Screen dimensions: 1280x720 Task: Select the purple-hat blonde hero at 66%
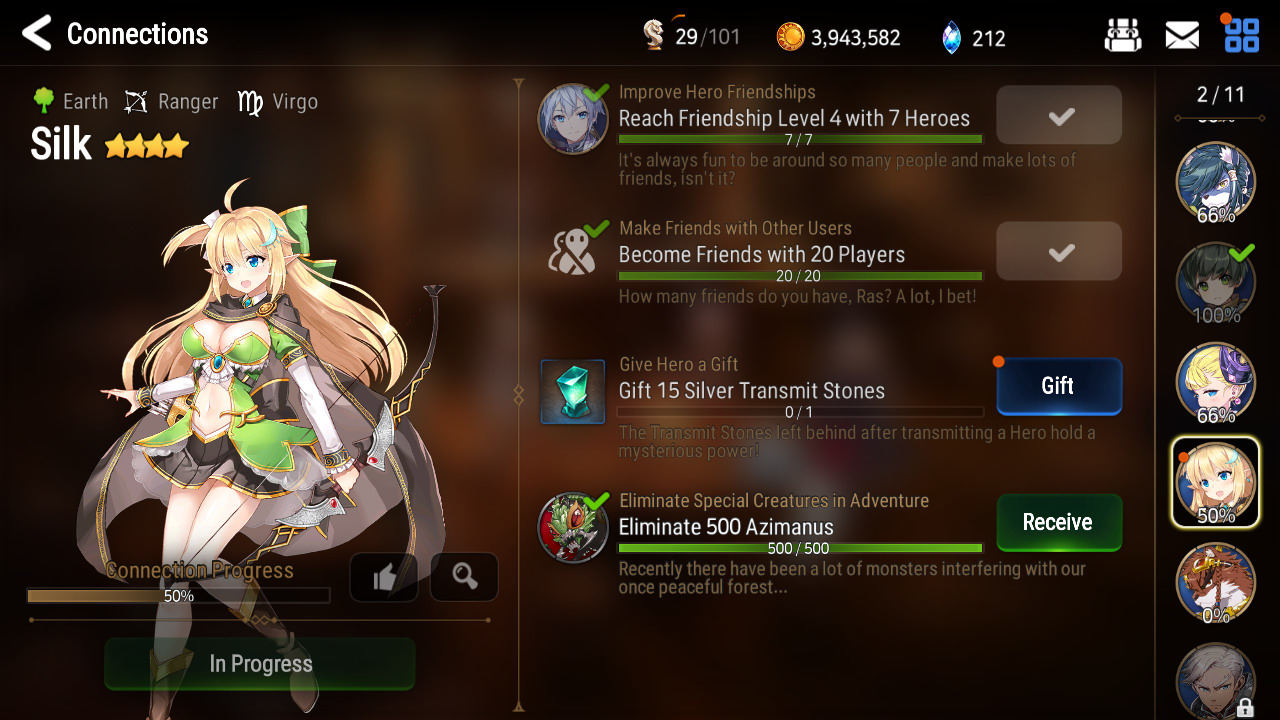tap(1215, 382)
